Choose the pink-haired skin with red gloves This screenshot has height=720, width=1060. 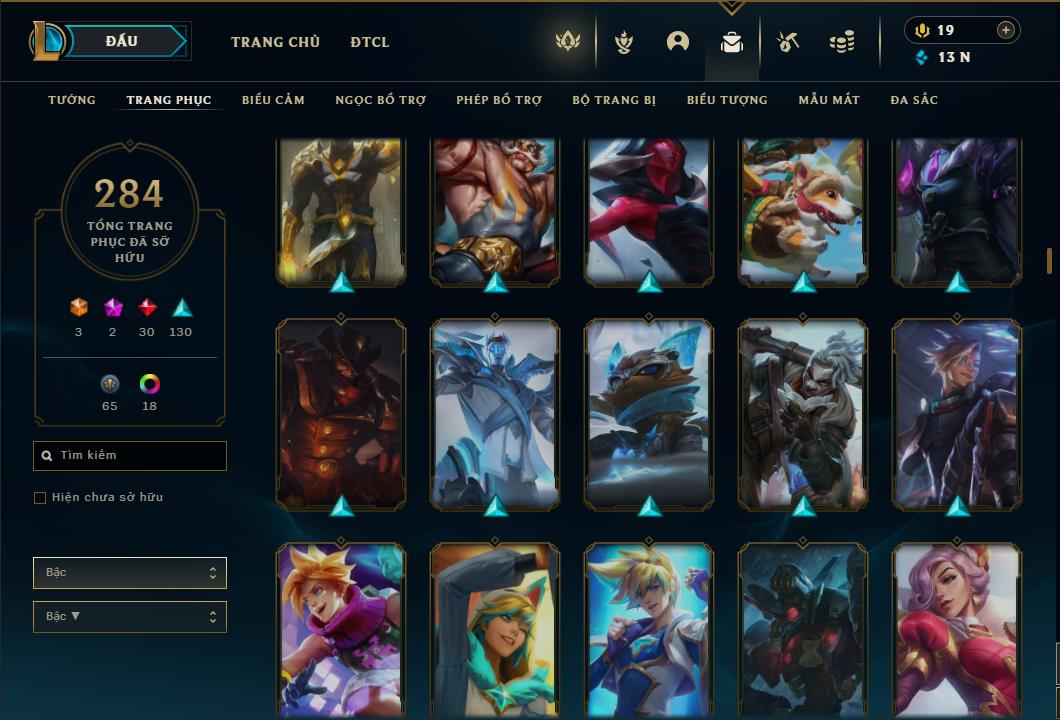pos(957,630)
